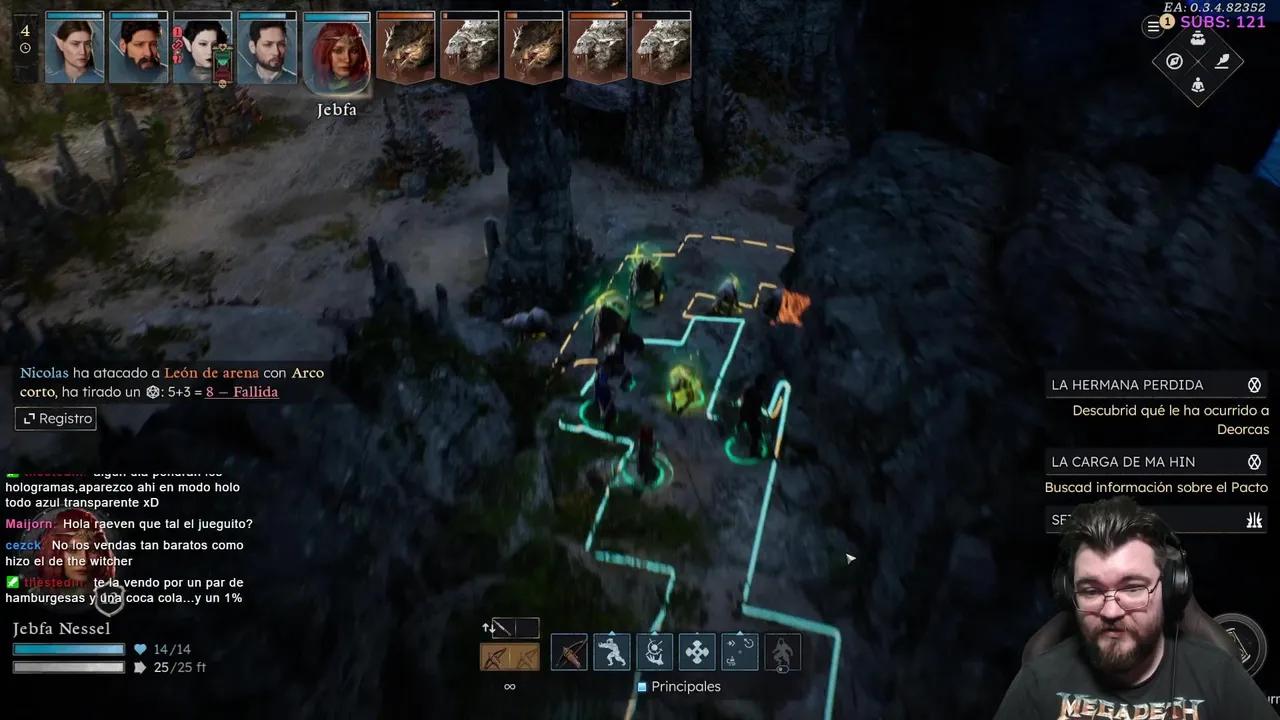
Task: Open the feather quill journal icon
Action: pyautogui.click(x=1222, y=62)
